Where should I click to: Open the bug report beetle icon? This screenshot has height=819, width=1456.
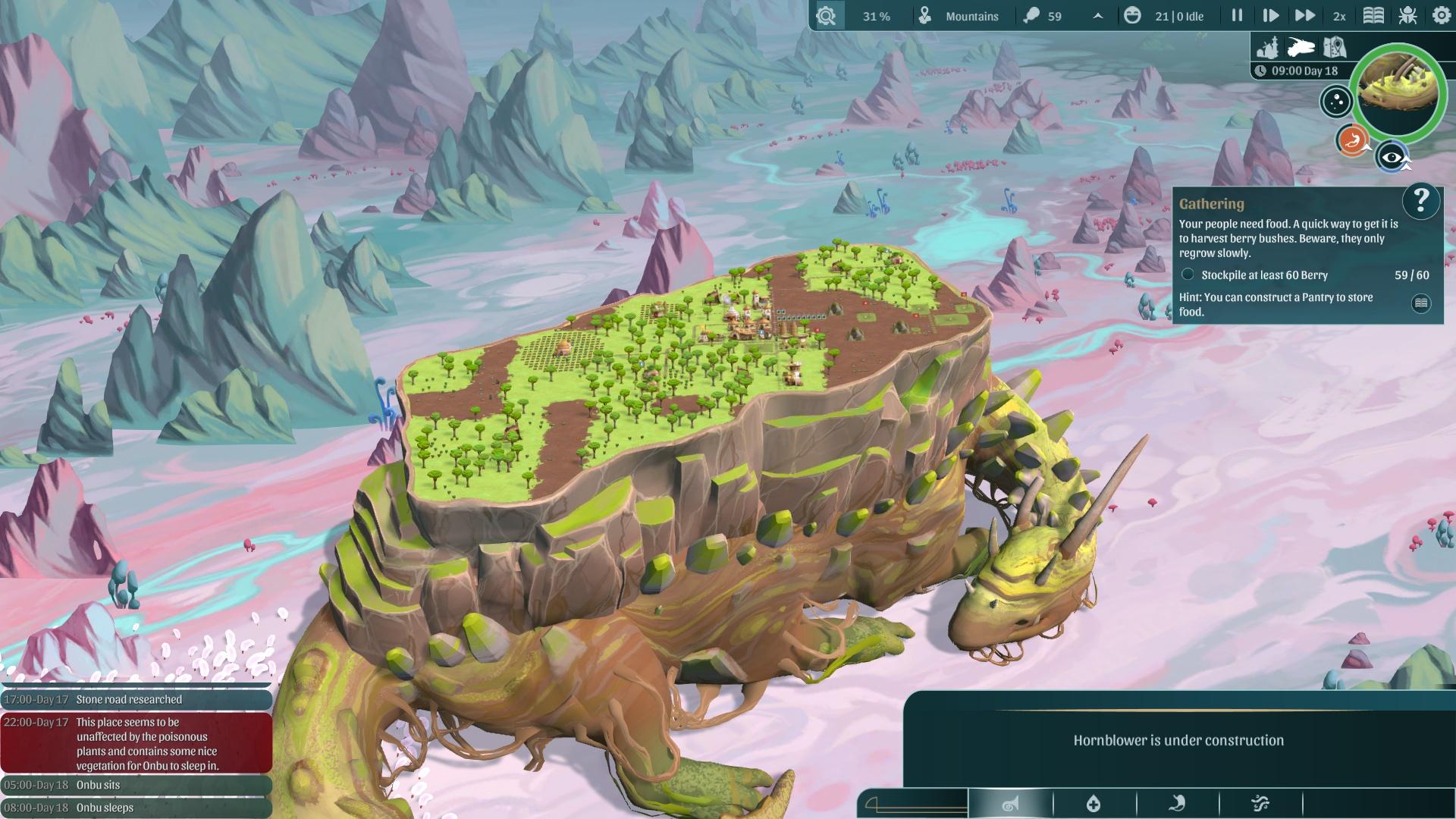[1407, 15]
